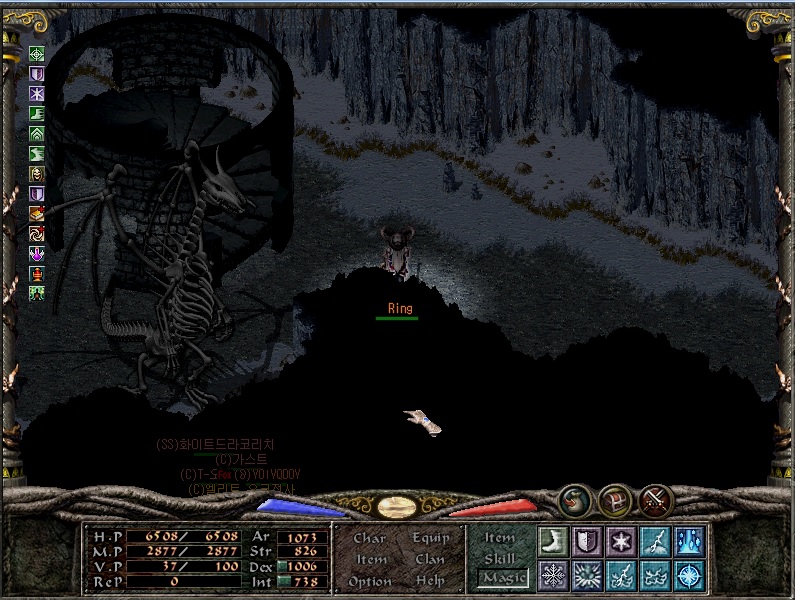
Task: Open the Option menu
Action: coord(370,582)
